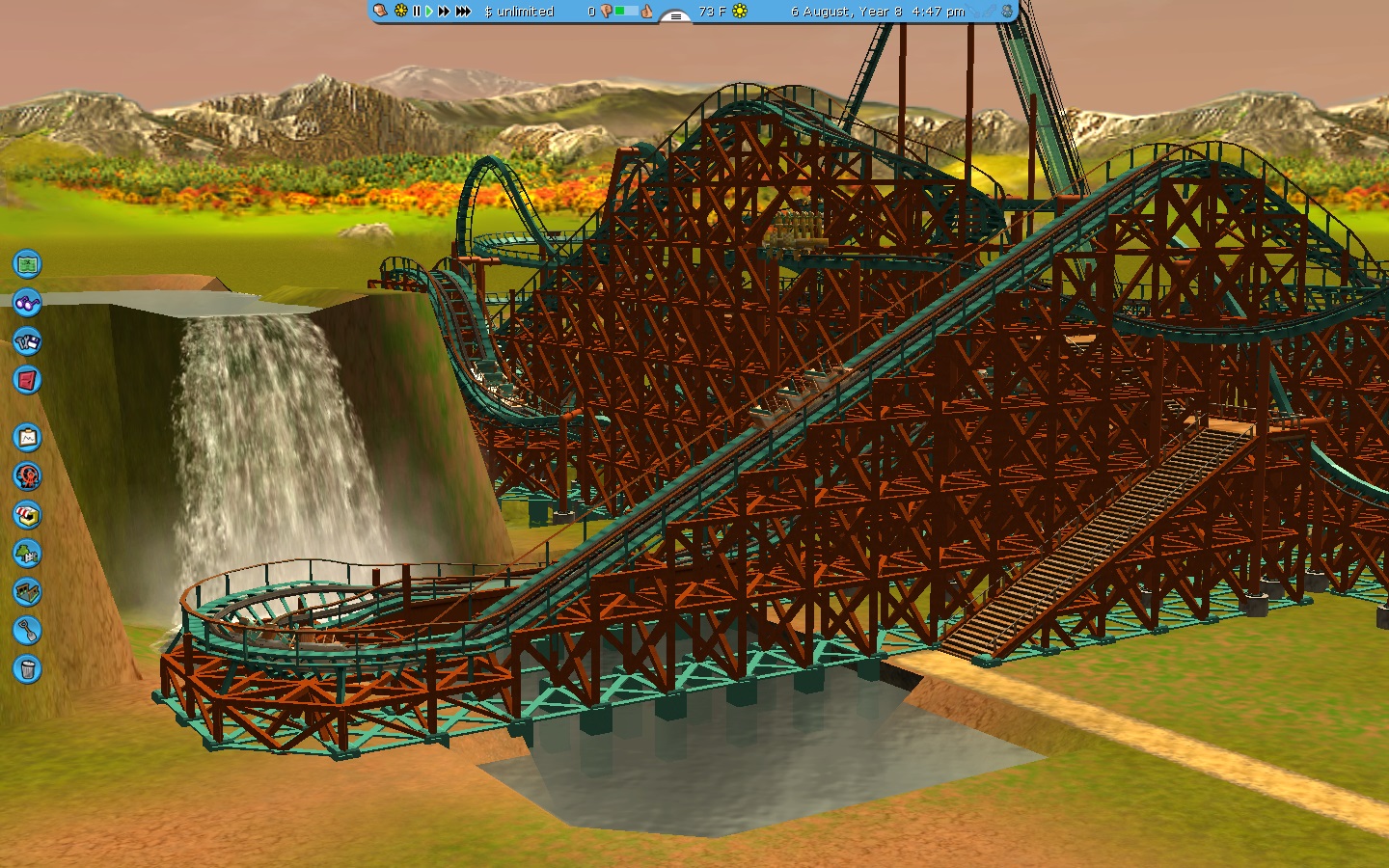Click the red book icon
Viewport: 1389px width, 868px height.
click(27, 380)
